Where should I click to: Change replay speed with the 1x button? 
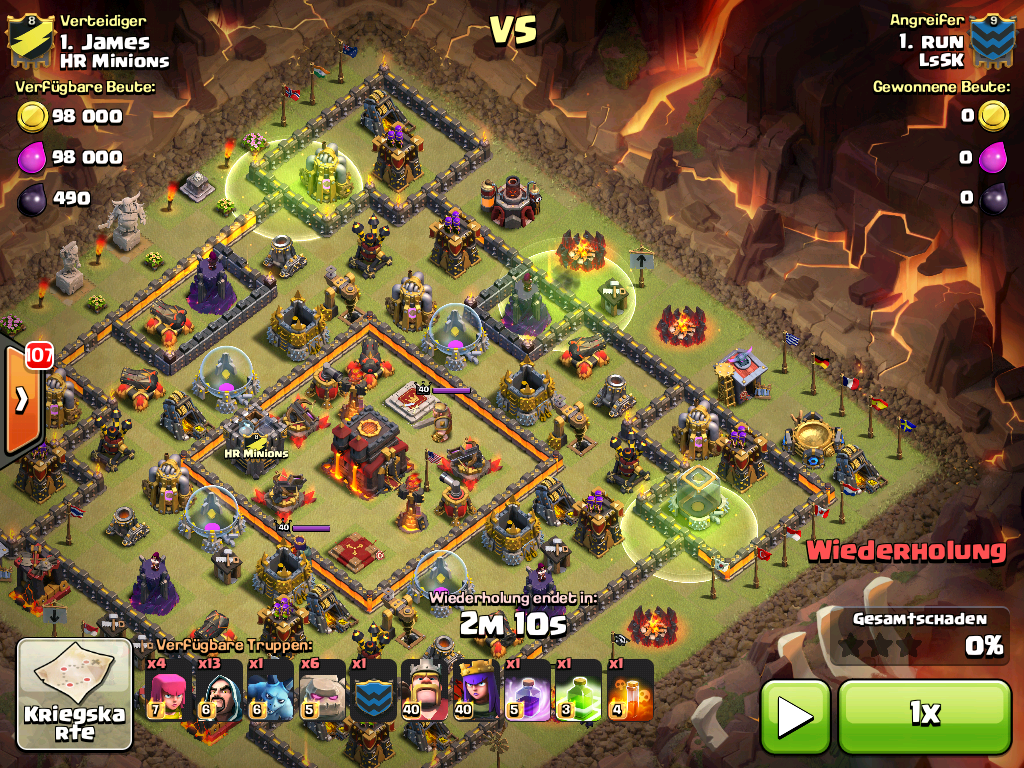pos(925,715)
